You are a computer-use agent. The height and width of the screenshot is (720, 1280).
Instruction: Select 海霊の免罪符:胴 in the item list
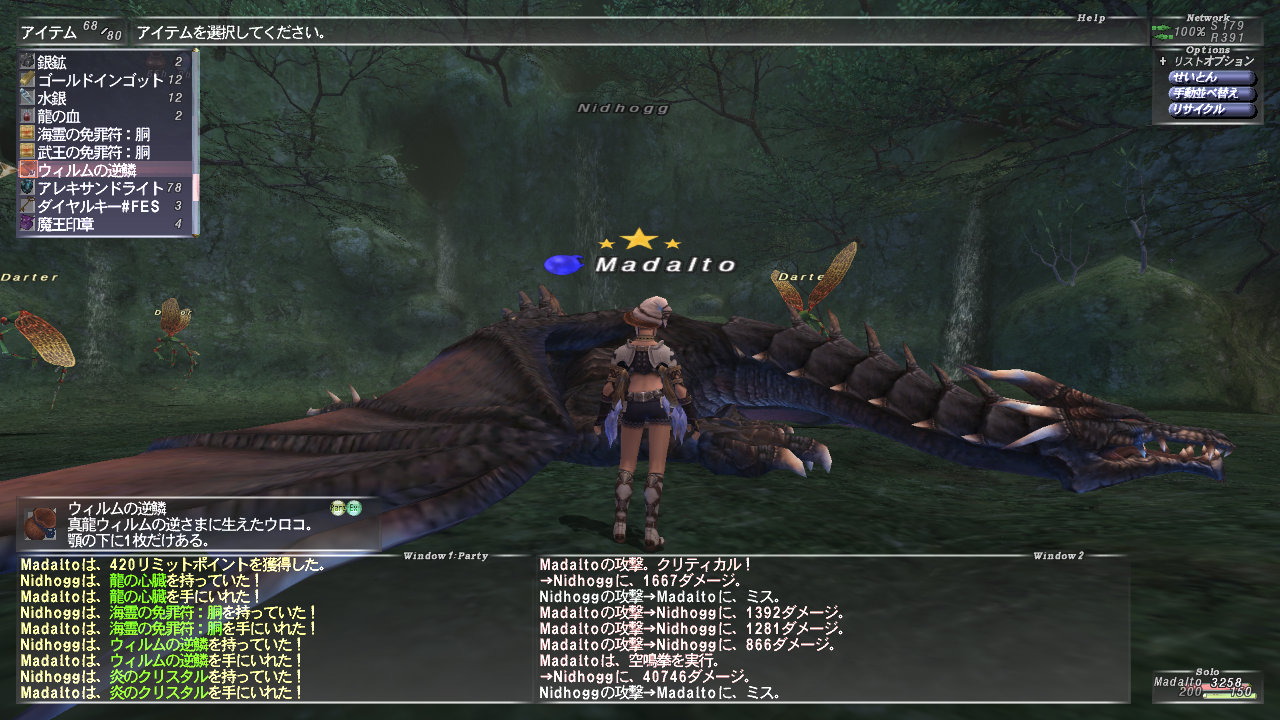click(100, 134)
